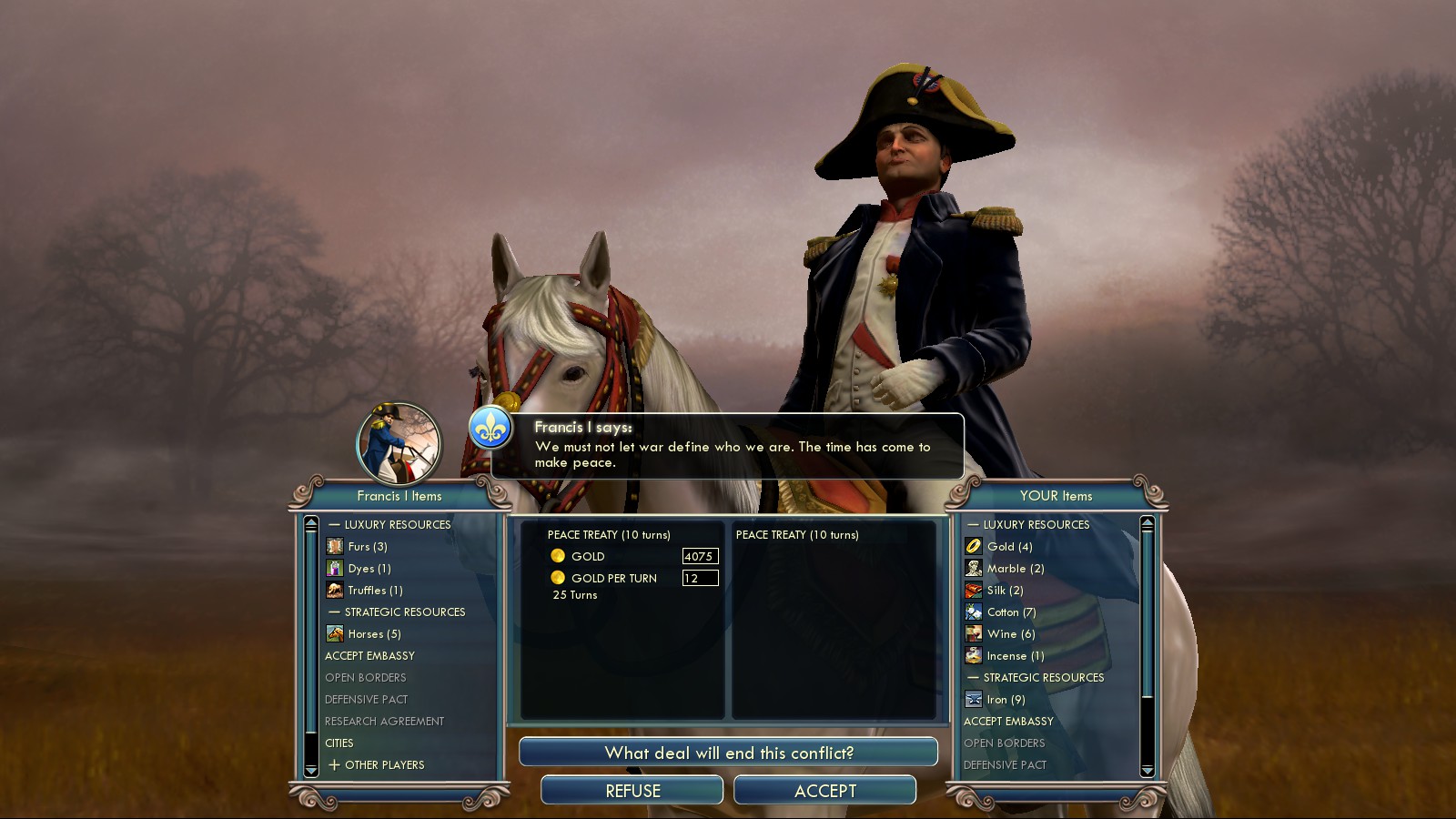The width and height of the screenshot is (1456, 819).
Task: Refuse the proposed peace treaty
Action: click(x=632, y=791)
